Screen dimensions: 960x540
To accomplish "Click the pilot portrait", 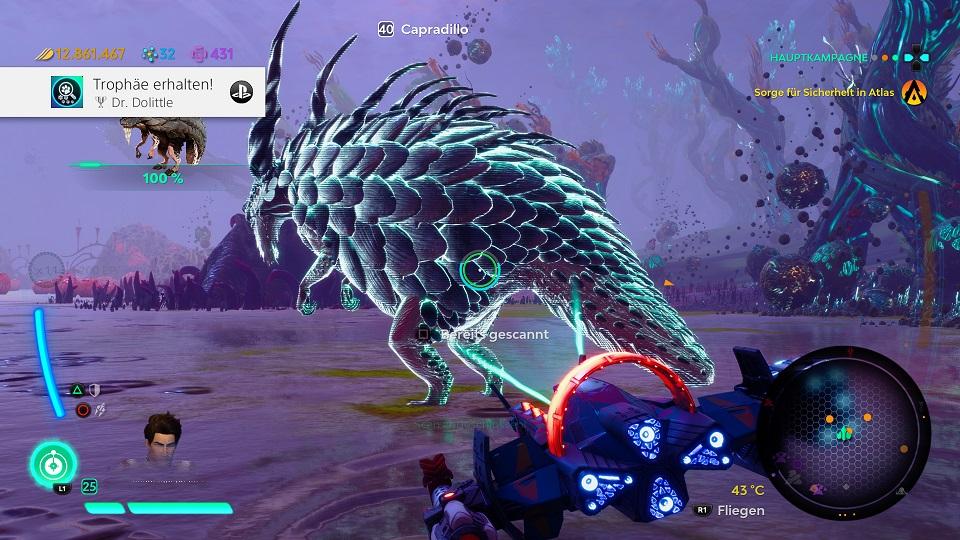I will (x=164, y=440).
